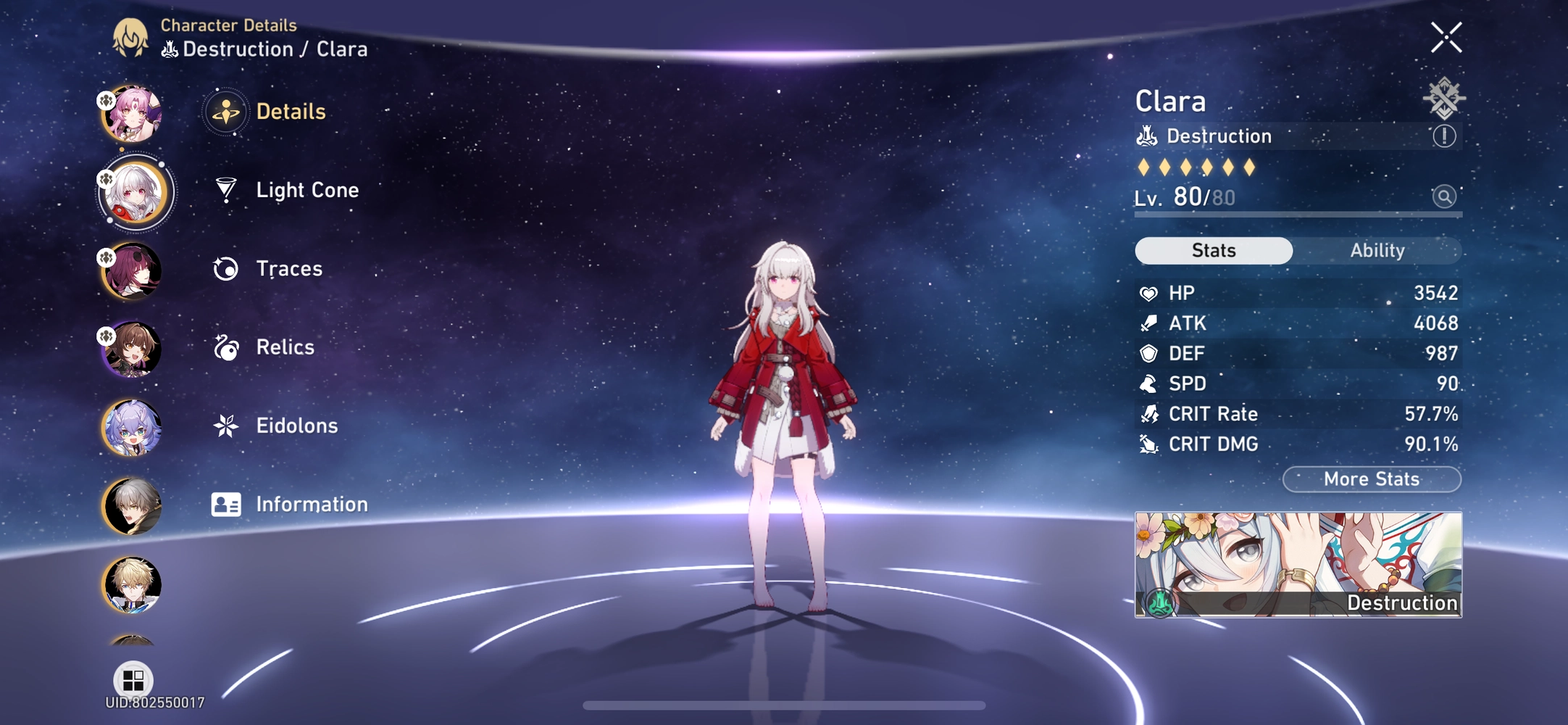Open the Traces menu icon
The image size is (1568, 725).
(225, 268)
